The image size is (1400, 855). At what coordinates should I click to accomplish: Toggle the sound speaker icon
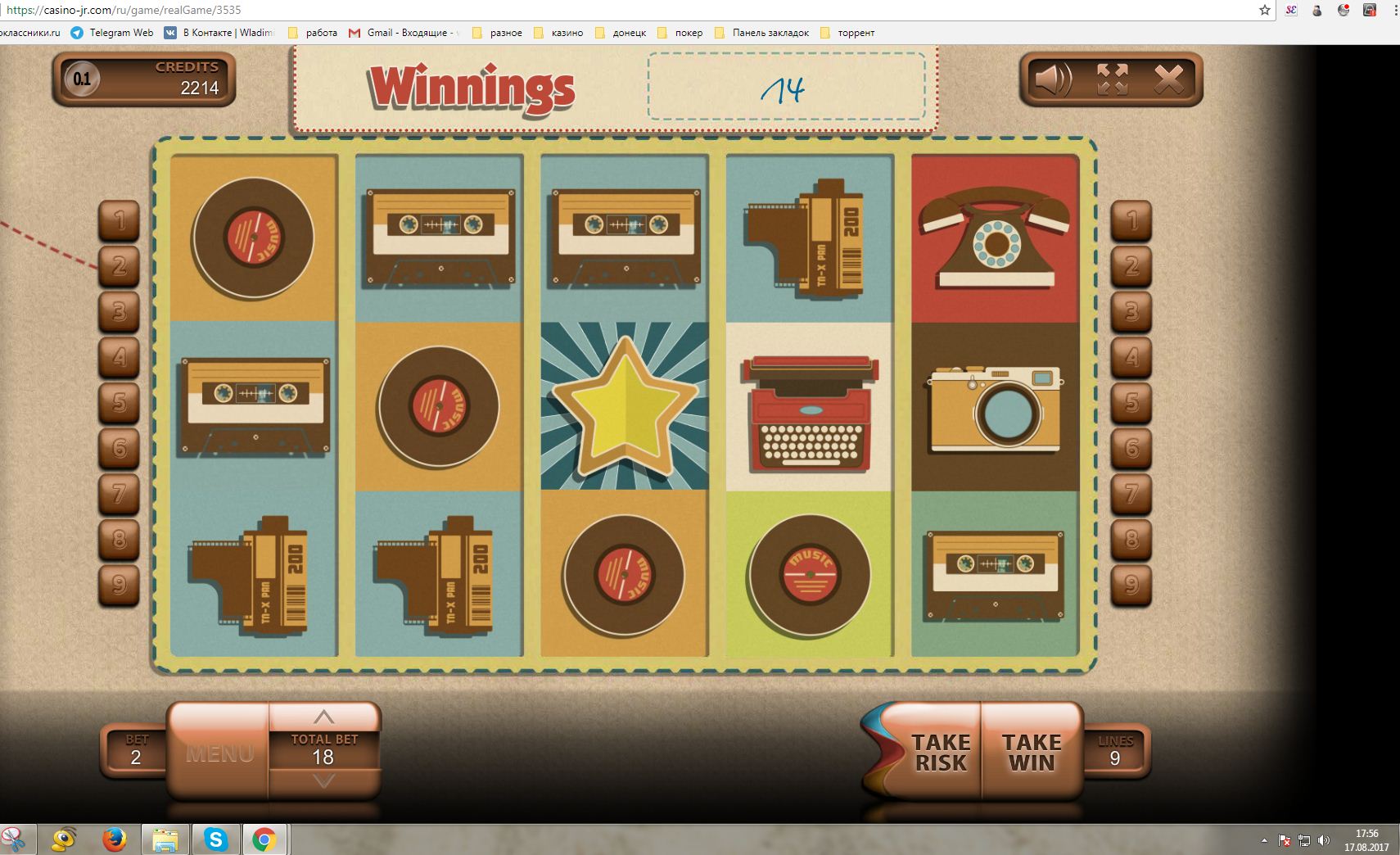pyautogui.click(x=1053, y=79)
